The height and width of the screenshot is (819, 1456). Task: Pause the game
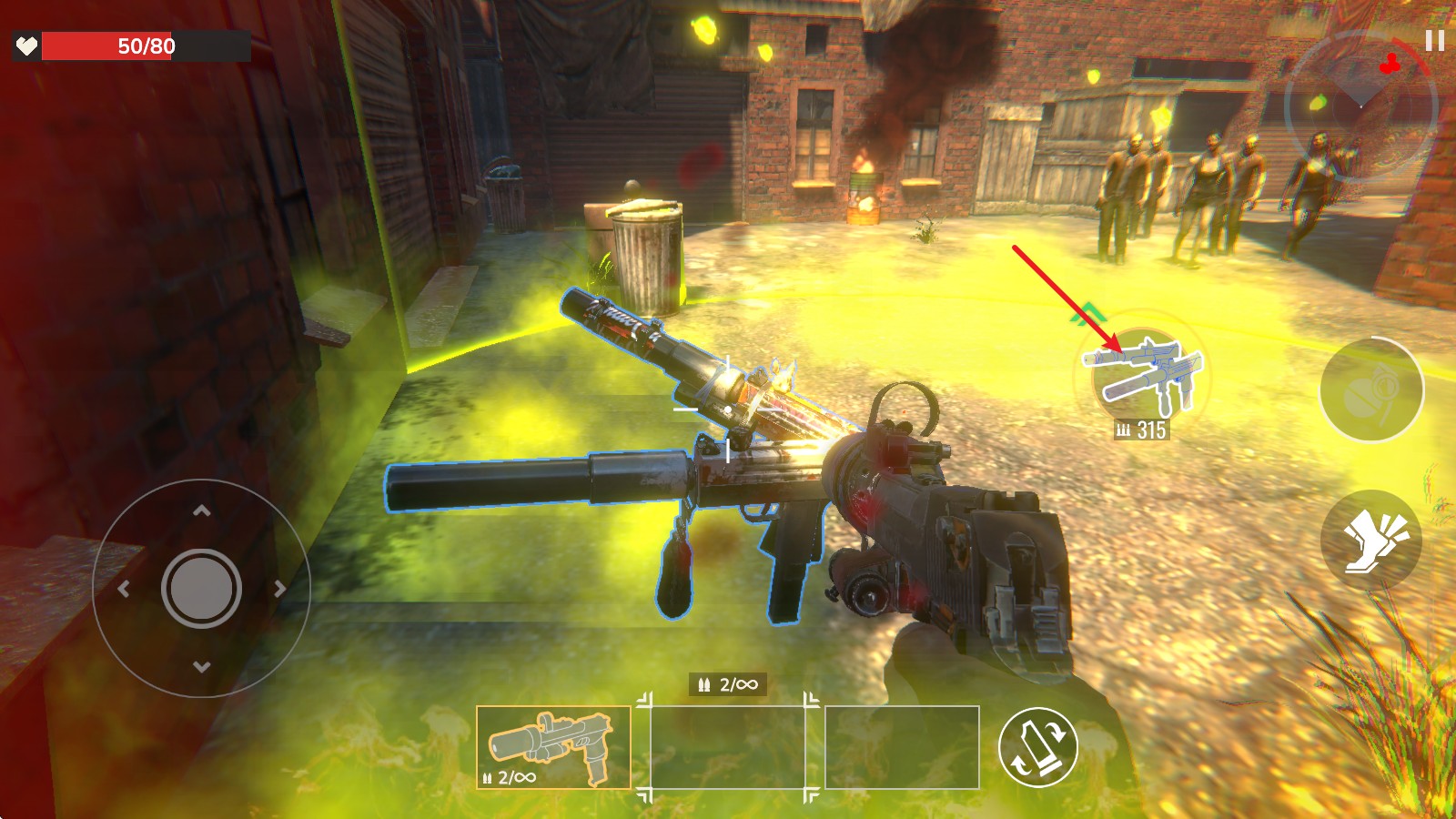1434,41
